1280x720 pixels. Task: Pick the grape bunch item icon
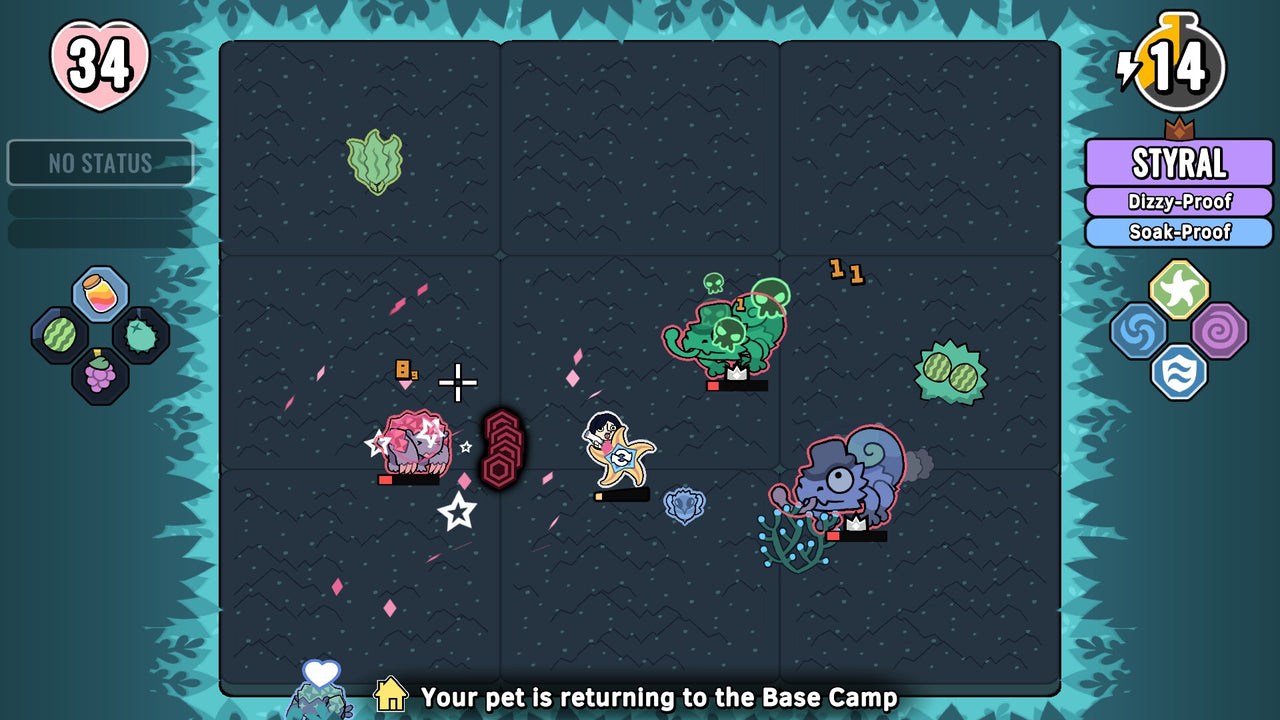(x=100, y=377)
